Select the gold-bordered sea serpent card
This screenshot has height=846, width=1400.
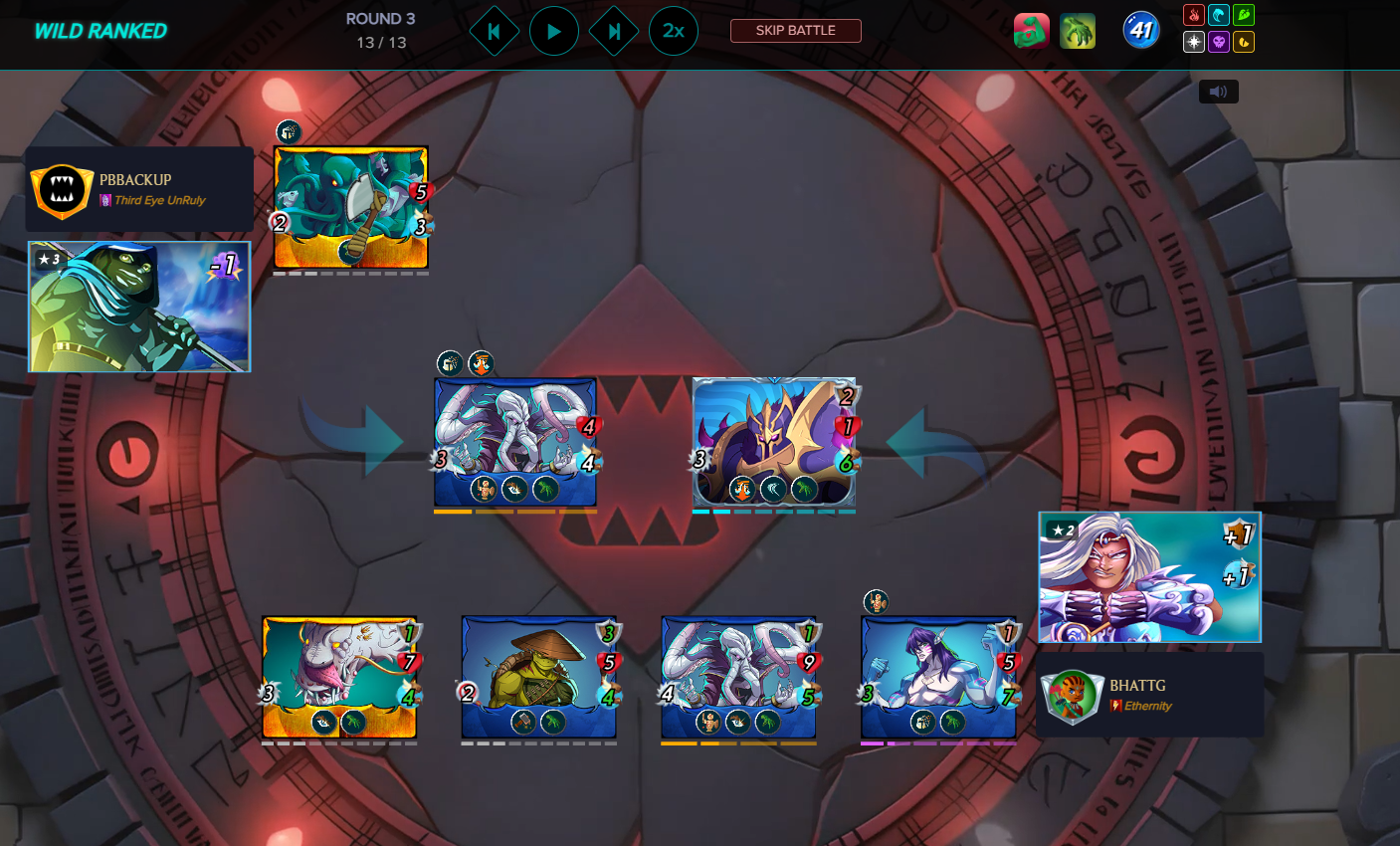339,677
